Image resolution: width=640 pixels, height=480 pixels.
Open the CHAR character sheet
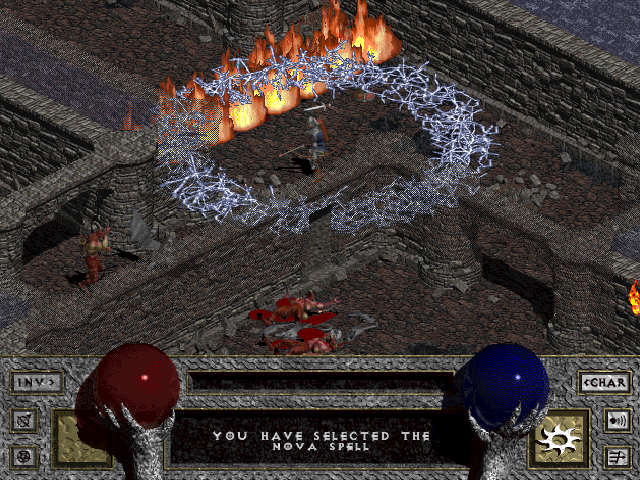604,381
